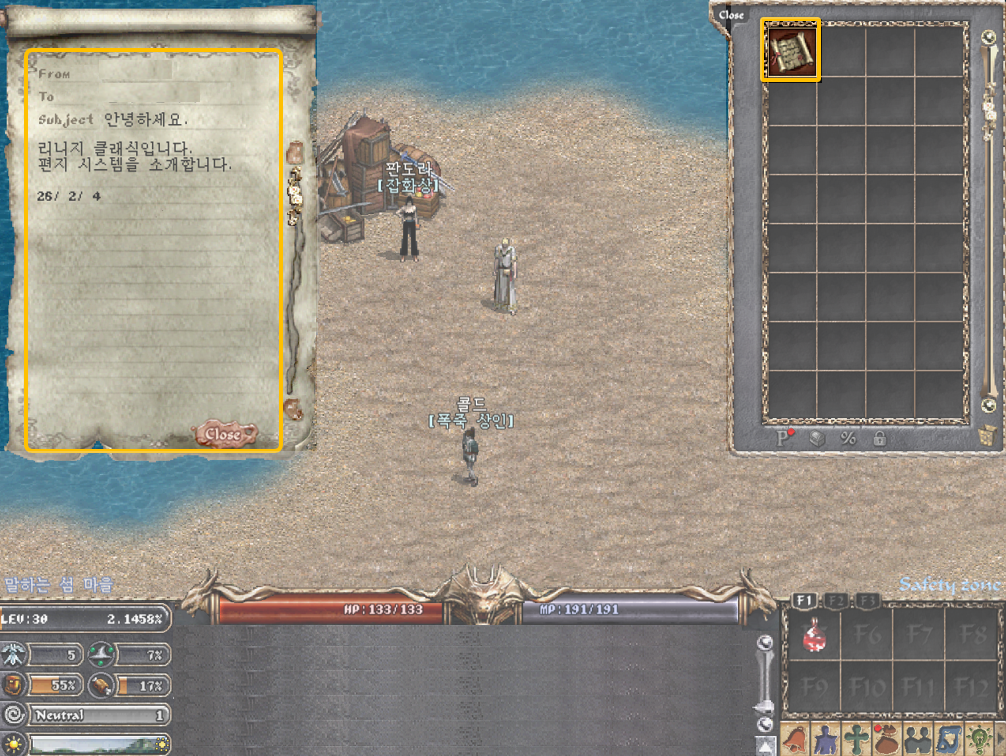
Task: Switch to the F3 hotbar tab
Action: [x=869, y=600]
